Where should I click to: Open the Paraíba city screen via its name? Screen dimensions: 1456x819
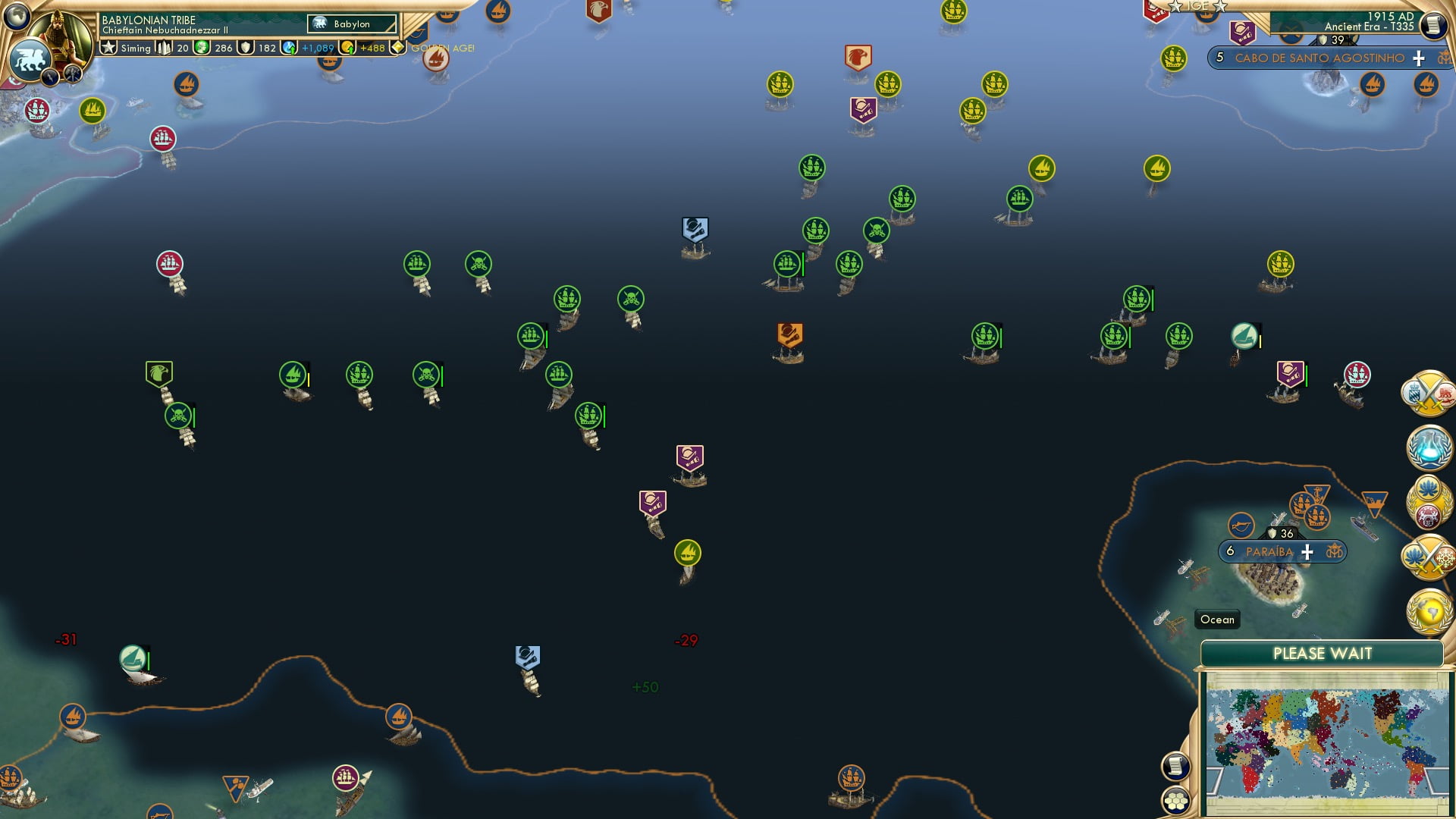[1269, 551]
